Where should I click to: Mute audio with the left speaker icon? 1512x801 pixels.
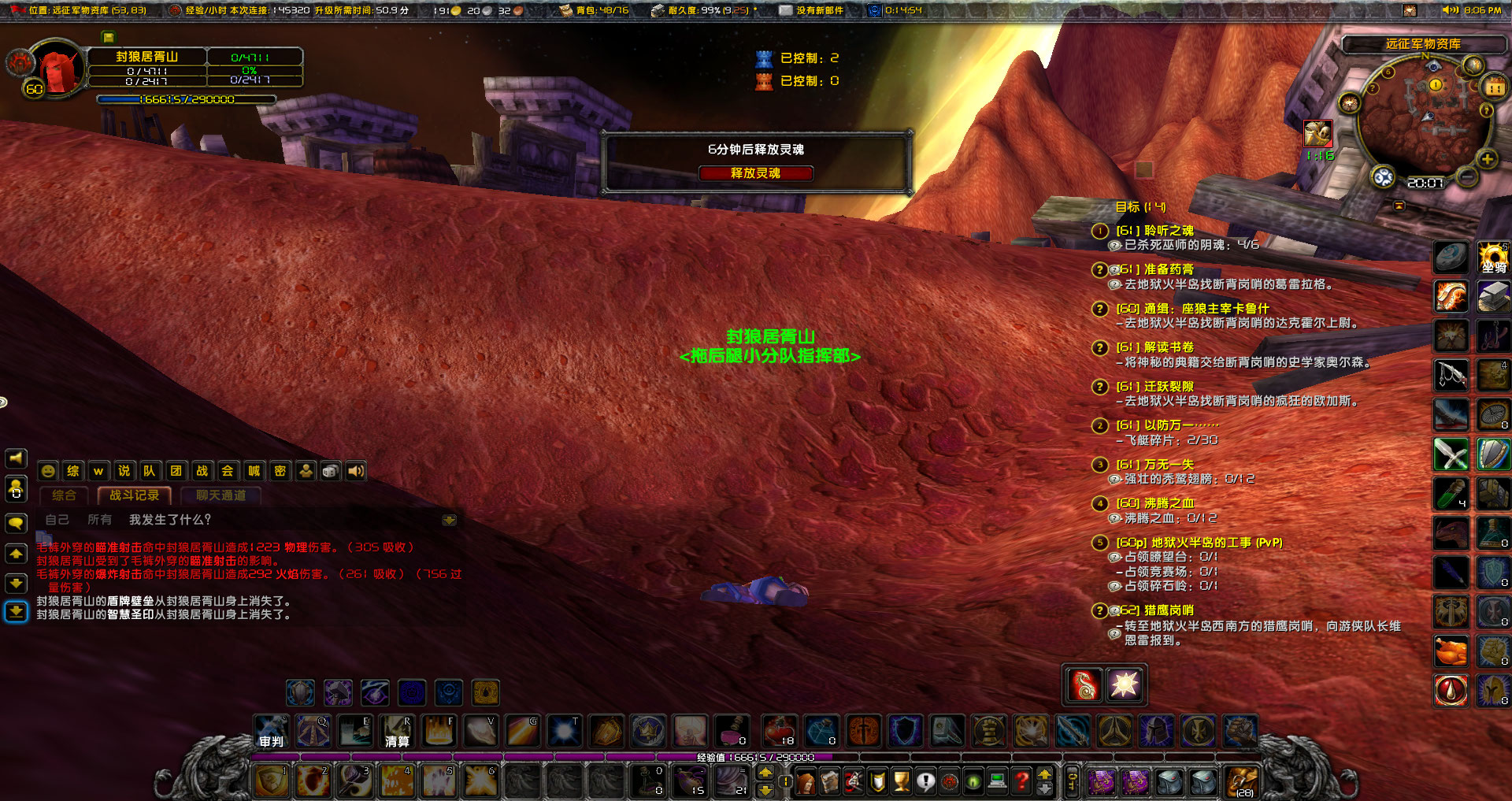[x=14, y=458]
